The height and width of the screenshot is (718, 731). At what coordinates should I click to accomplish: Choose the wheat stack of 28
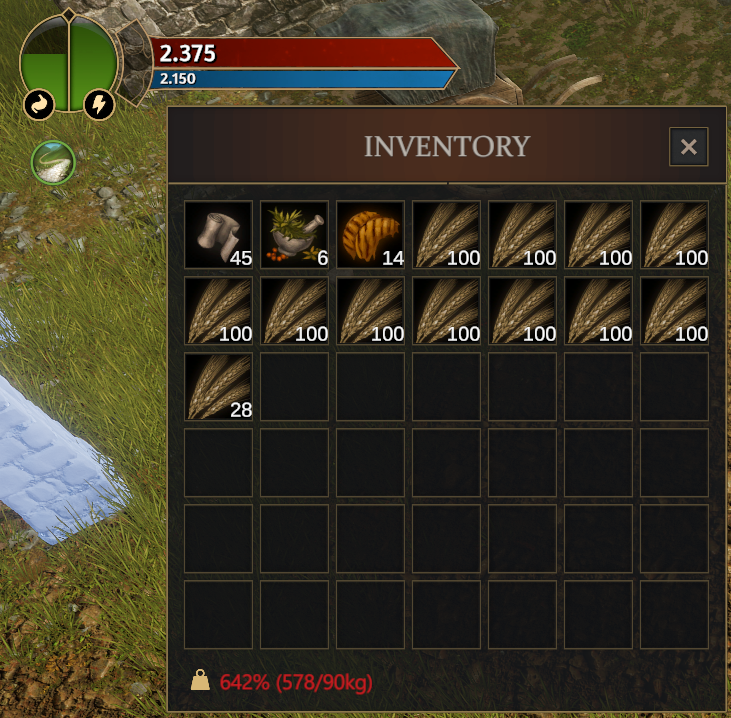(219, 387)
